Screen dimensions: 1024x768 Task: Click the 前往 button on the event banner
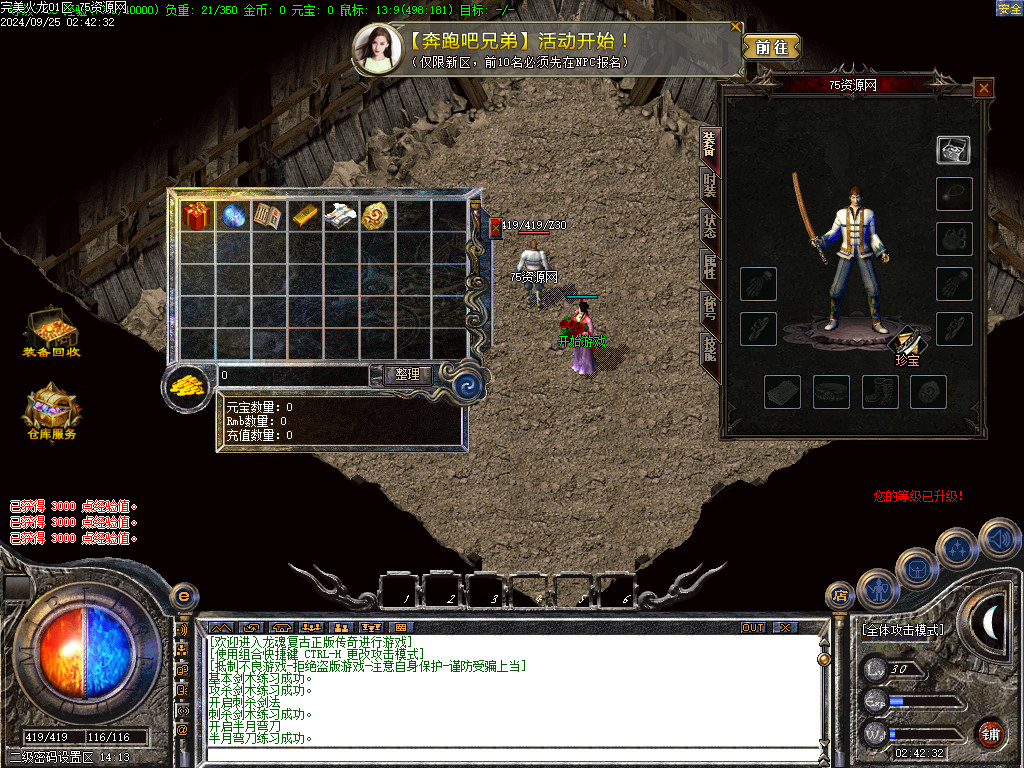771,47
